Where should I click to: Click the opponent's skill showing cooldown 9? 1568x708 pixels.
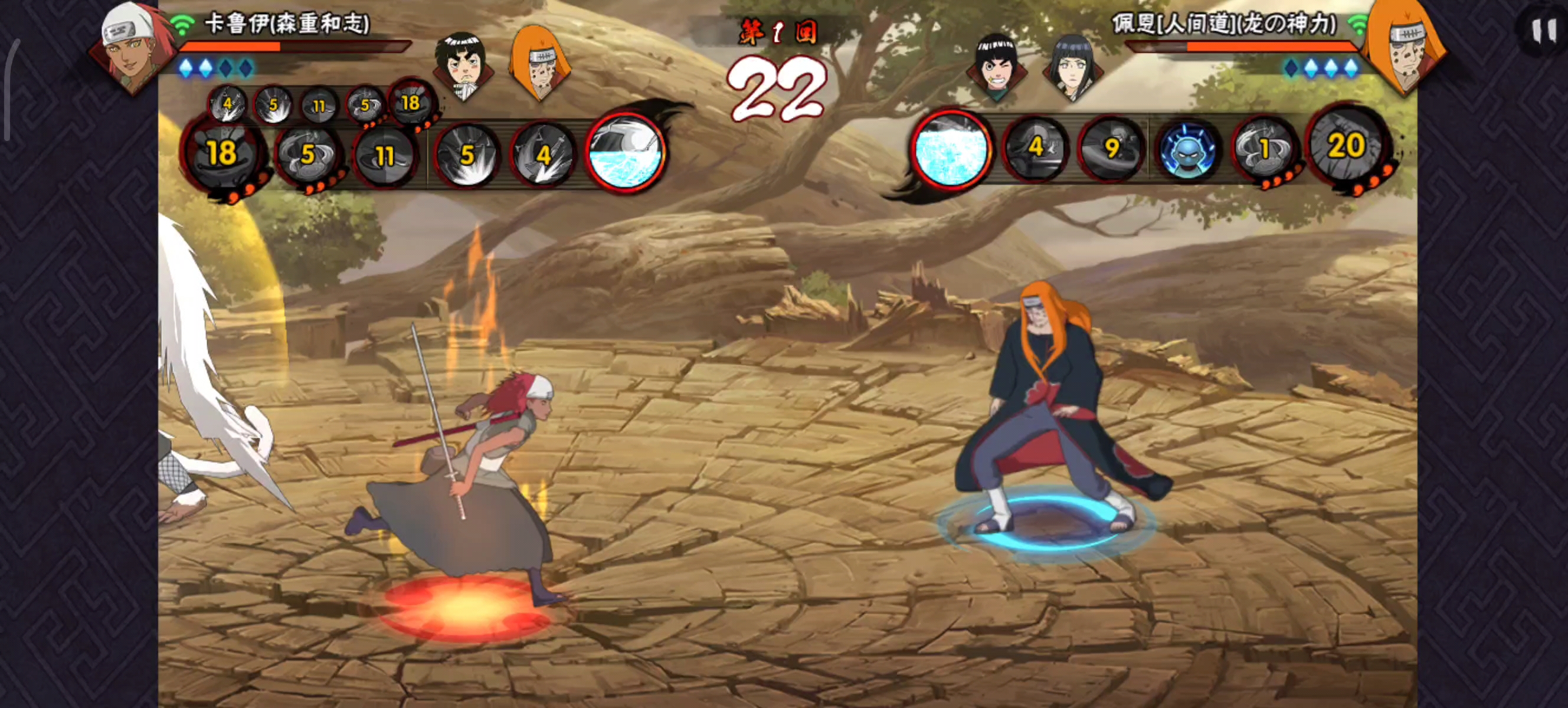pos(1111,148)
